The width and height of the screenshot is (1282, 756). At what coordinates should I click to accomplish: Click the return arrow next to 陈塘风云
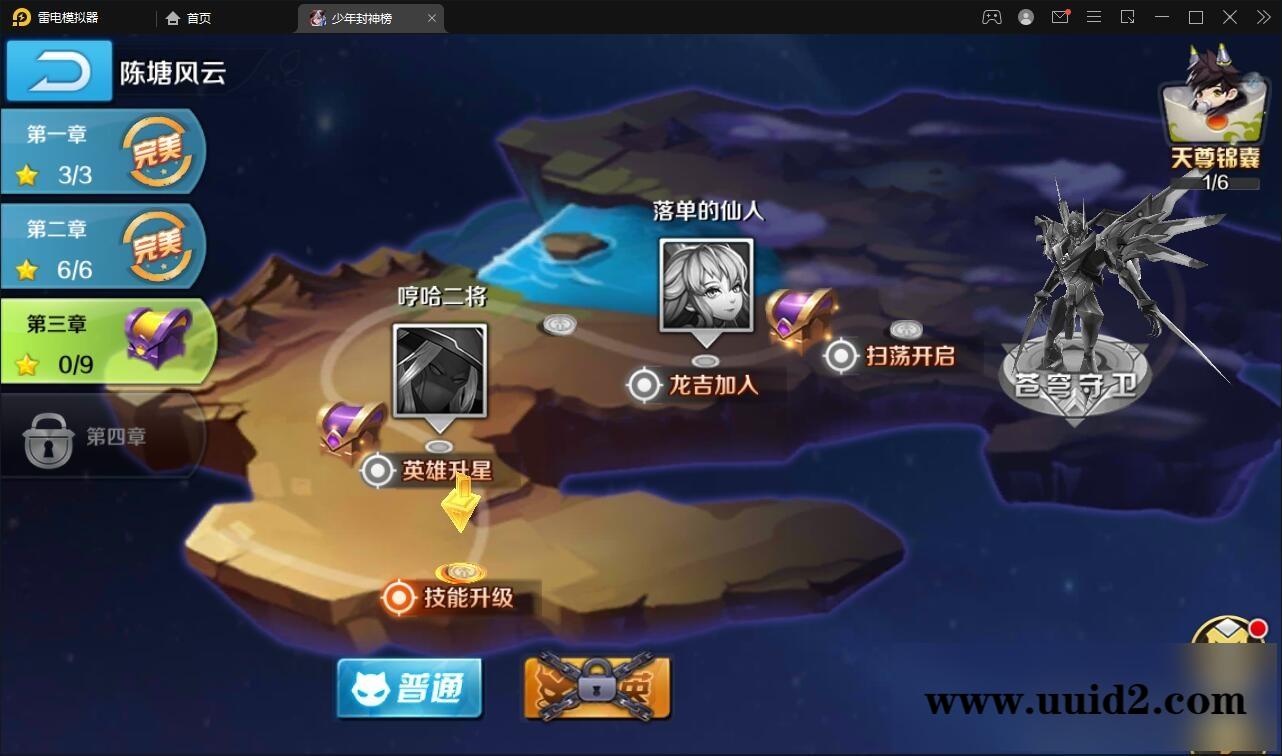pos(58,70)
